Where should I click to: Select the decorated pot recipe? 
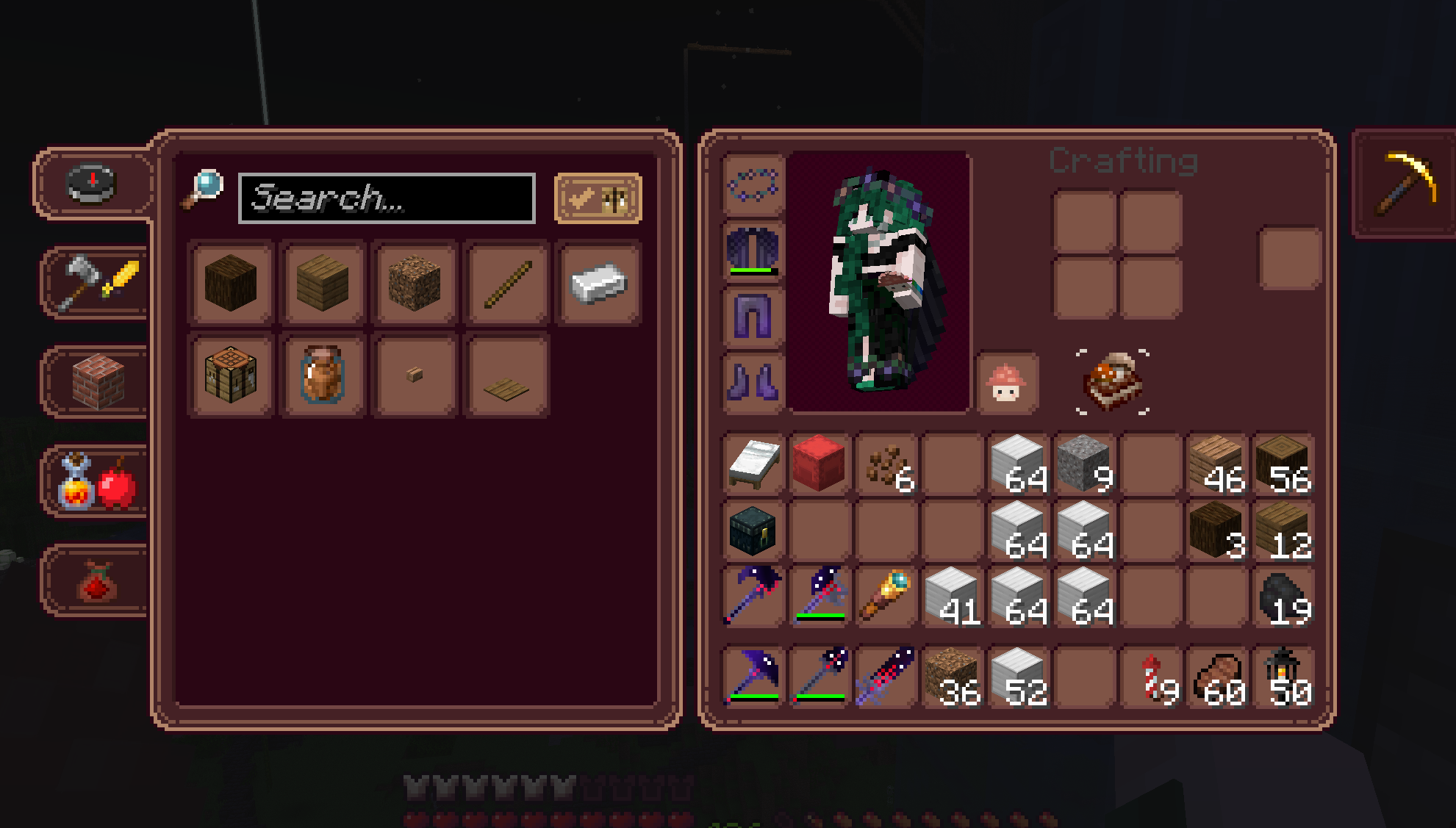(323, 375)
